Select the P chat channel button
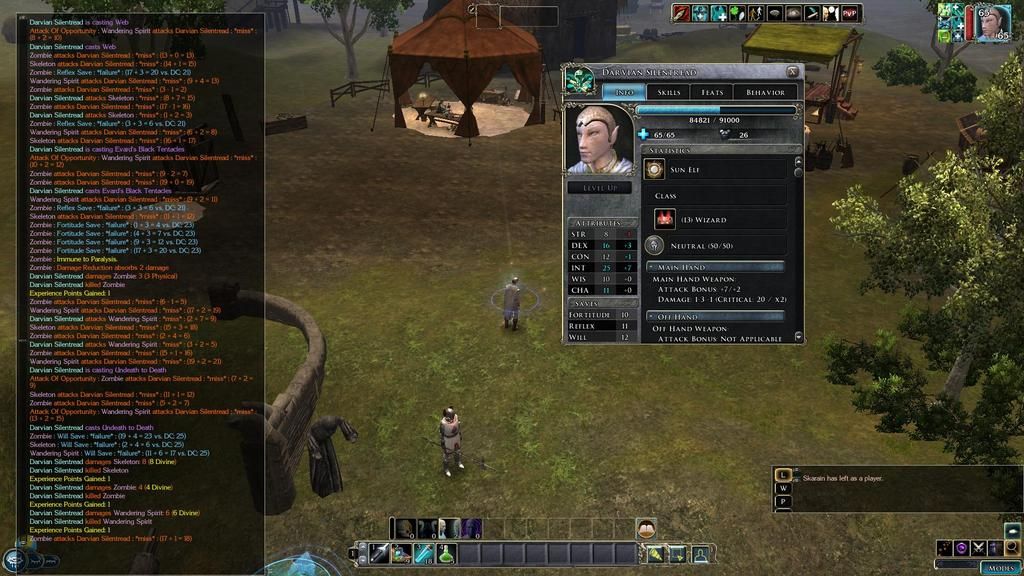The width and height of the screenshot is (1024, 576). pyautogui.click(x=784, y=502)
